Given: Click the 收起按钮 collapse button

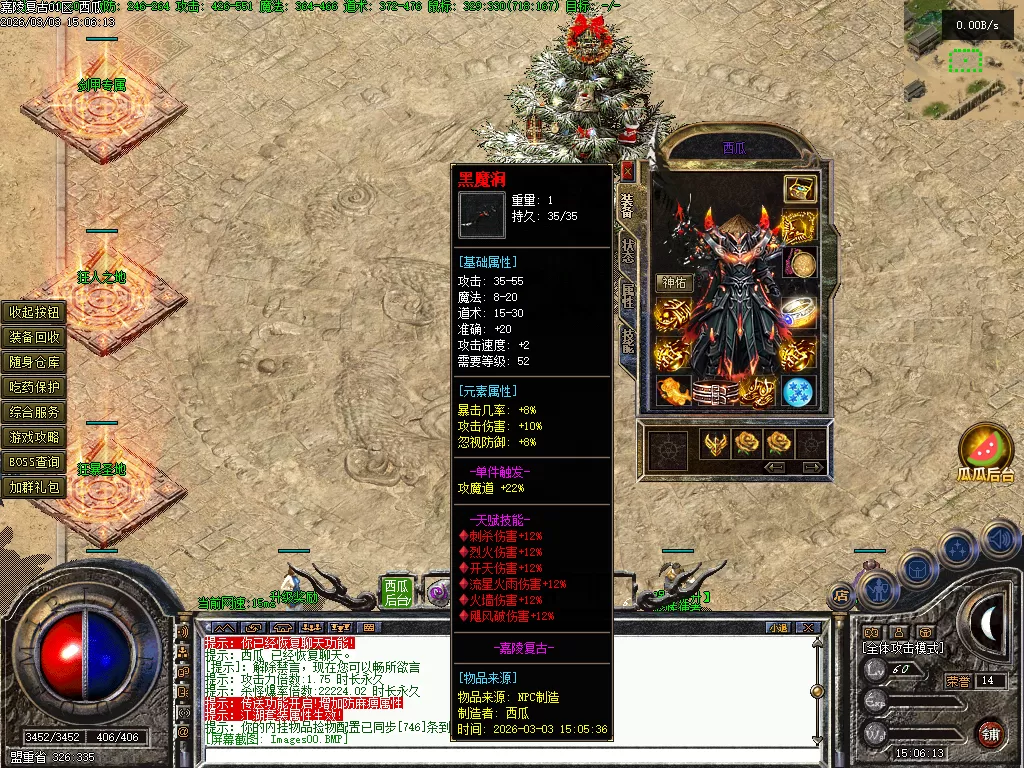Looking at the screenshot, I should pyautogui.click(x=35, y=312).
